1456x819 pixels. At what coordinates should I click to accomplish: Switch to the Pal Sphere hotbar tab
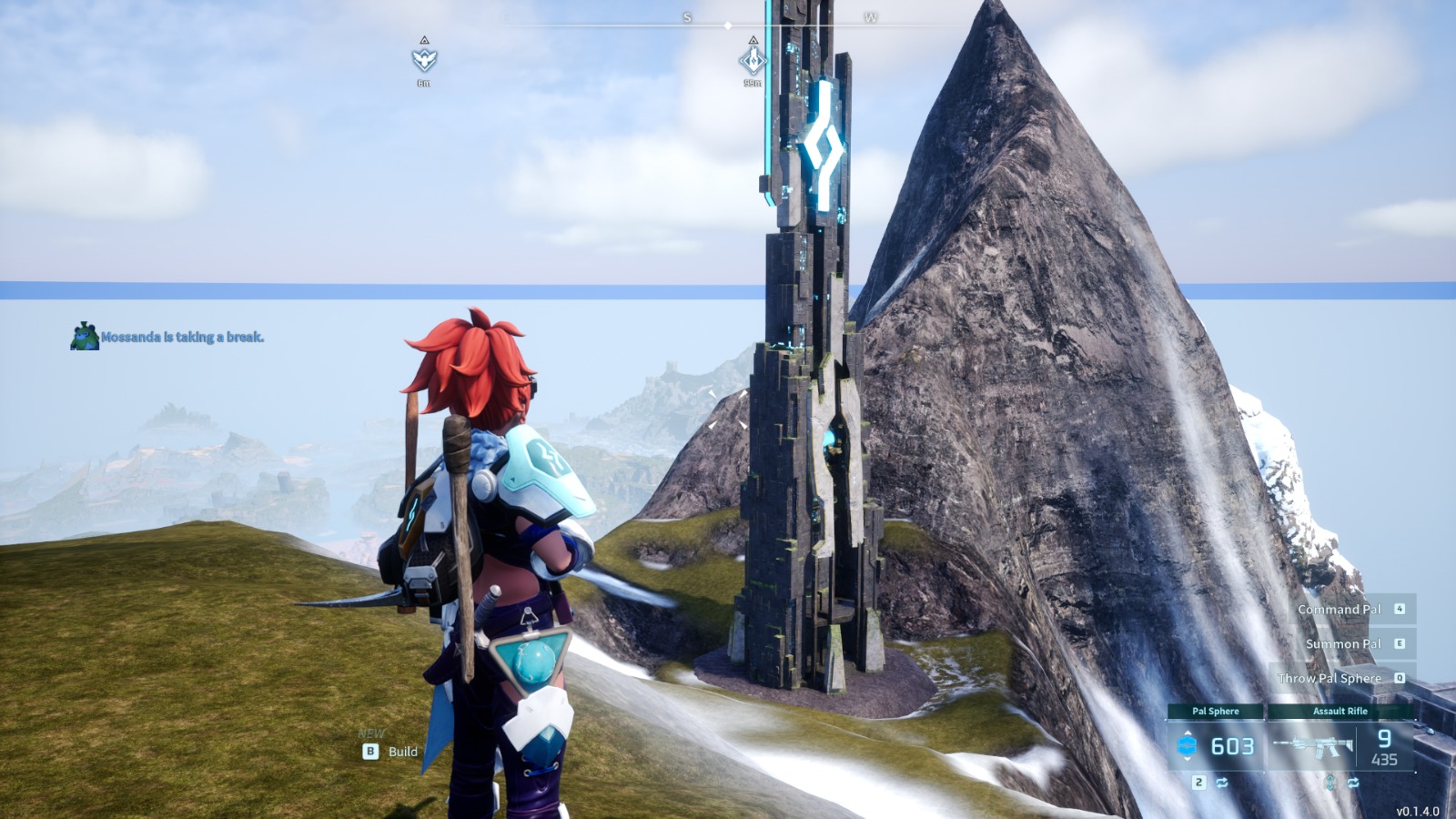pos(1217,712)
